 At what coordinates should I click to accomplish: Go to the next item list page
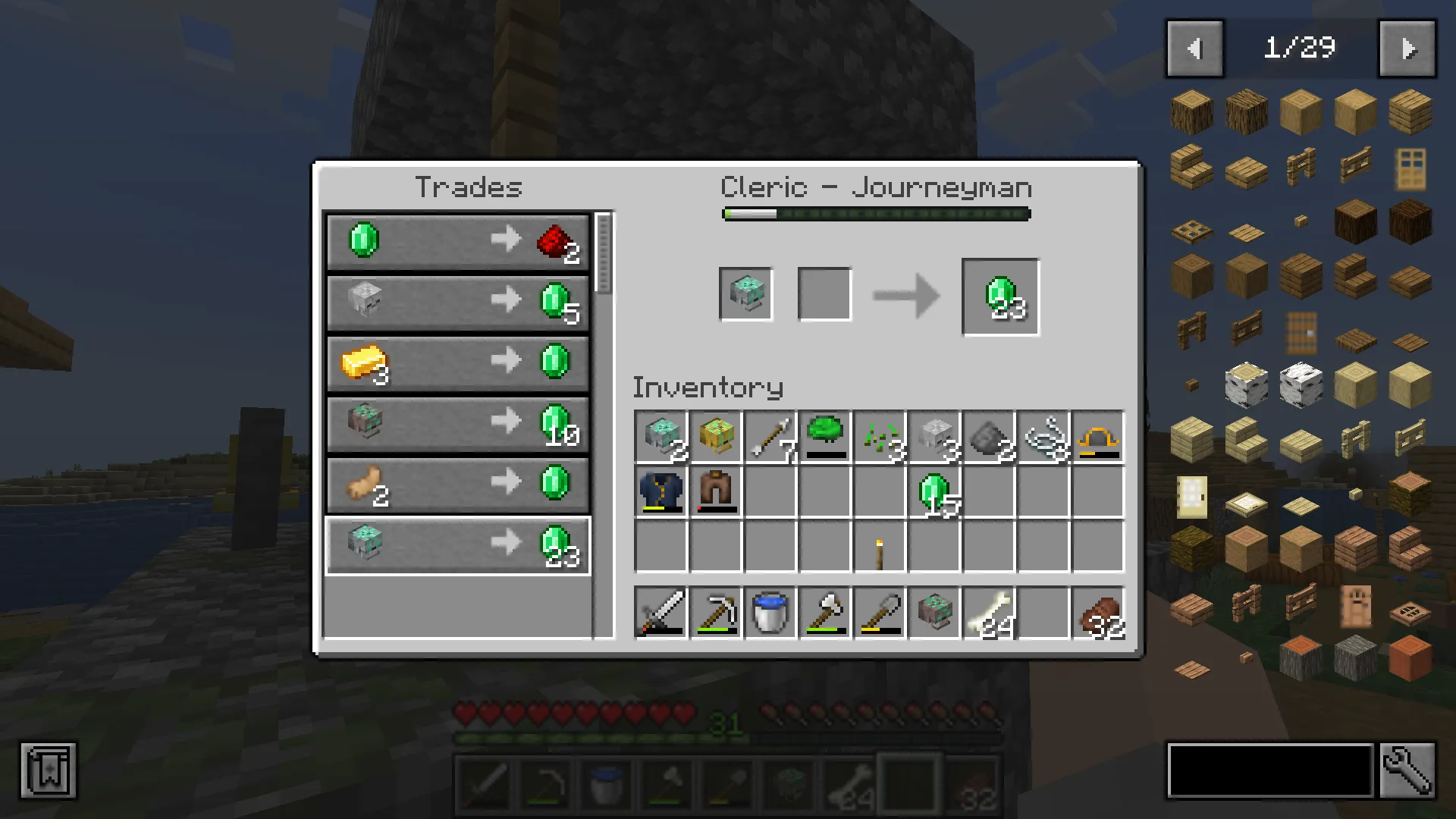[x=1409, y=49]
